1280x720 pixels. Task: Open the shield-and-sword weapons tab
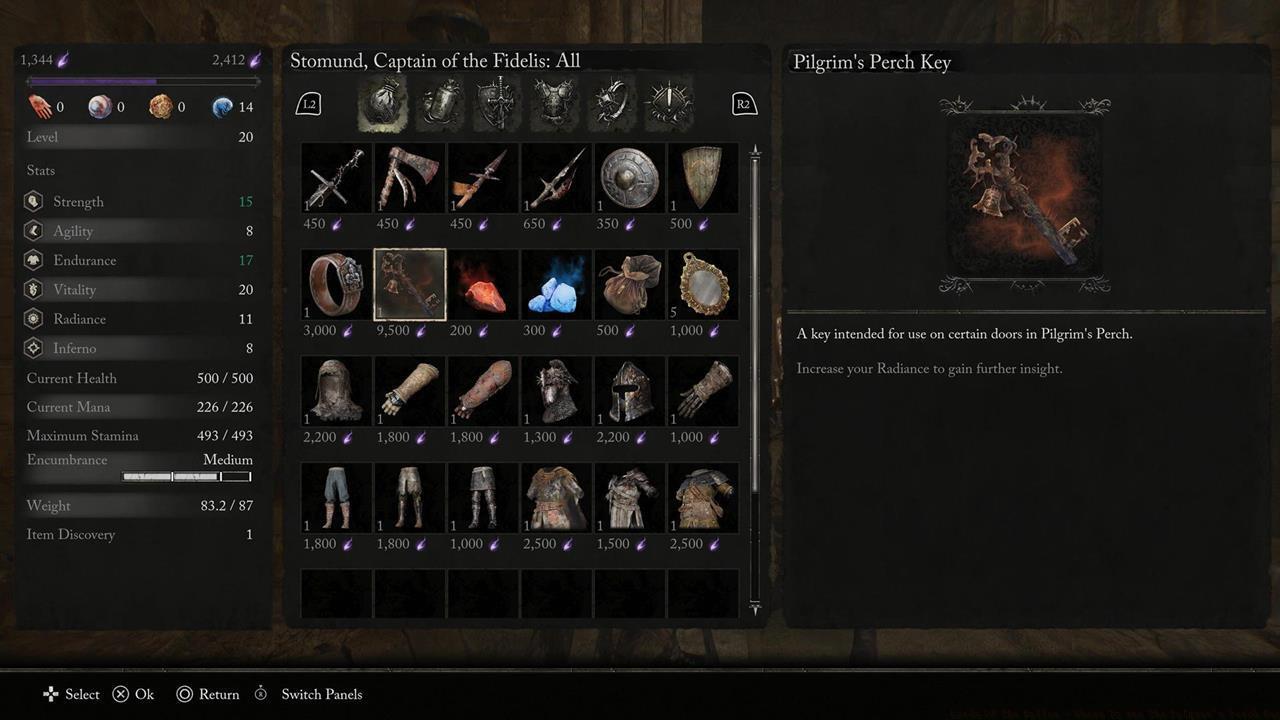pyautogui.click(x=498, y=104)
